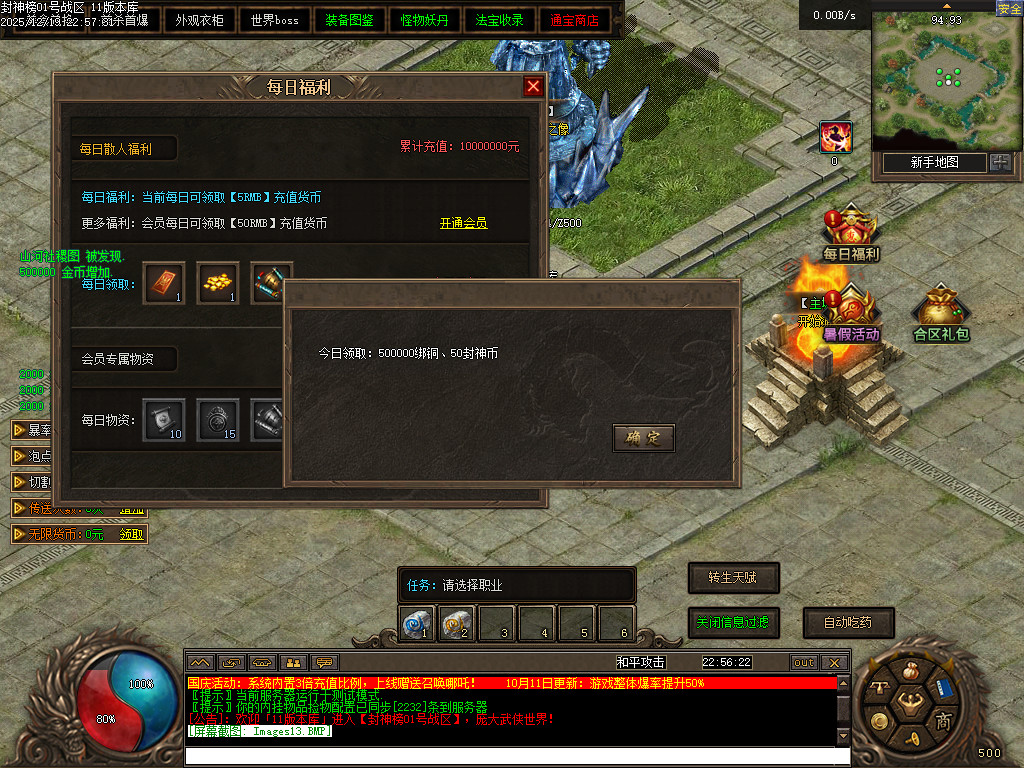The image size is (1024, 768).
Task: Select the 请选择职业 quest tracker
Action: [516, 586]
